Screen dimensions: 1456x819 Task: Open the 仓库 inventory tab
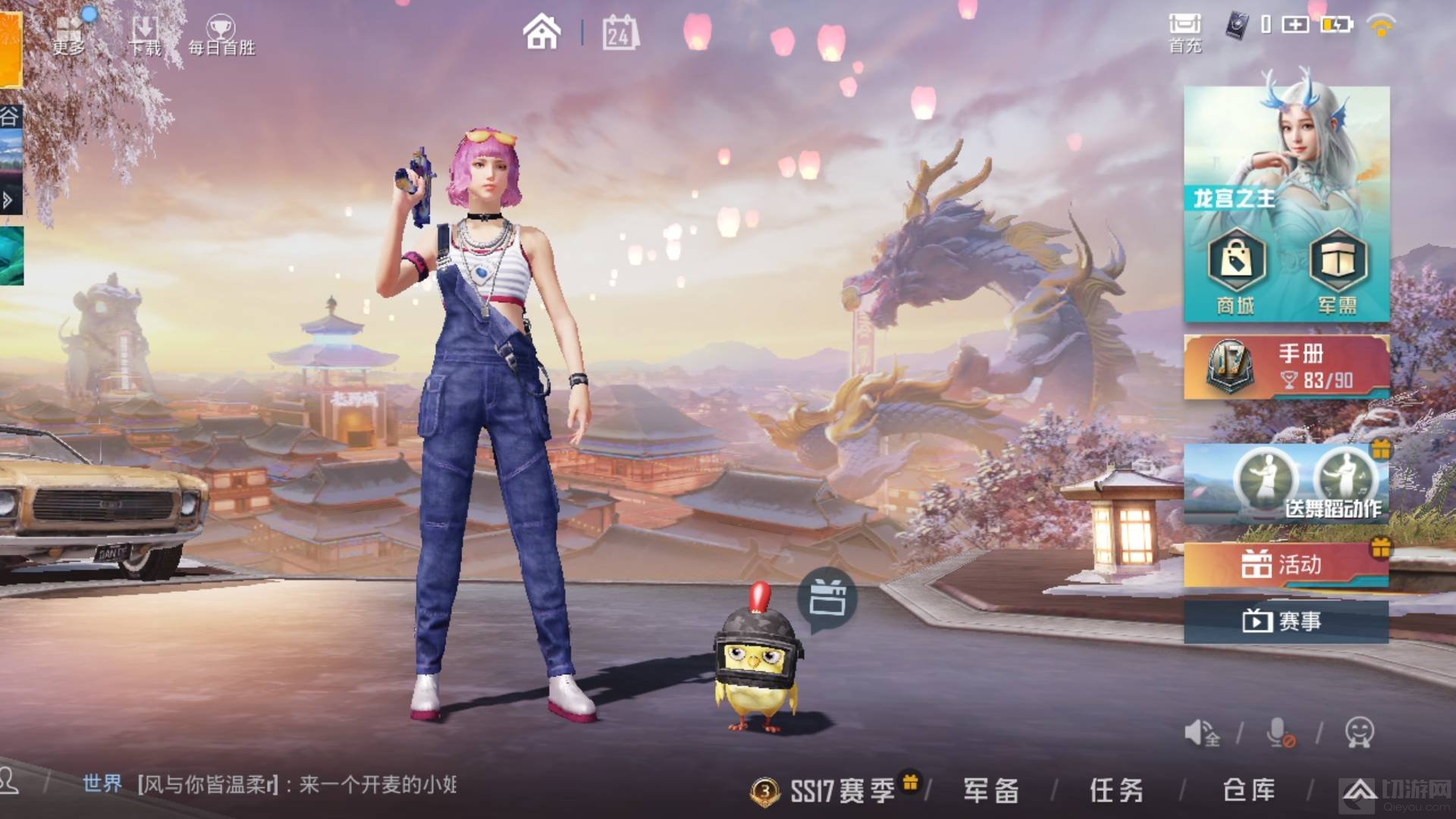1248,791
